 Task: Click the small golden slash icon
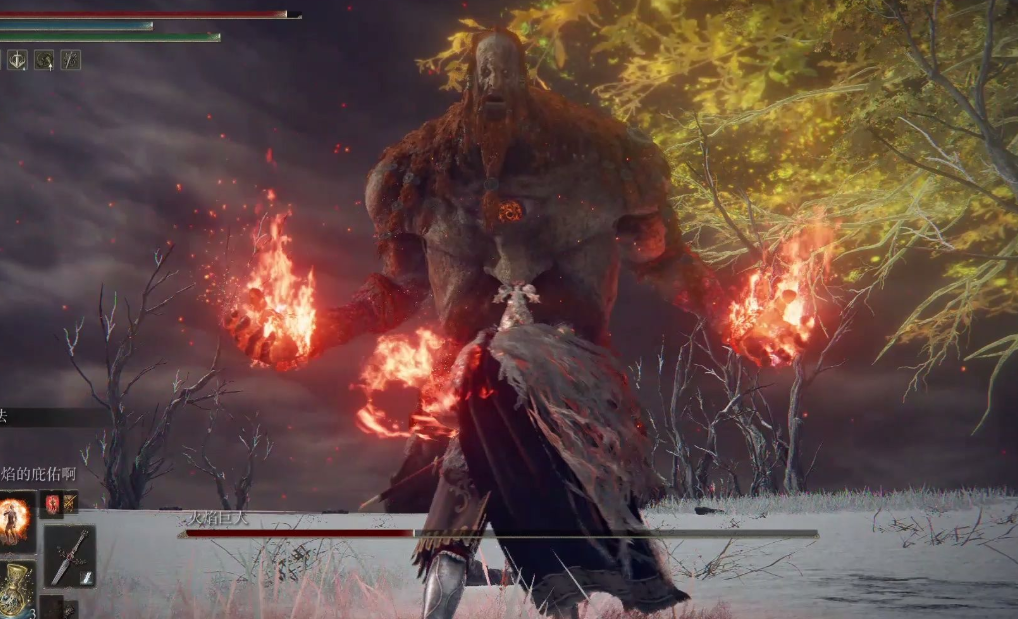point(70,504)
